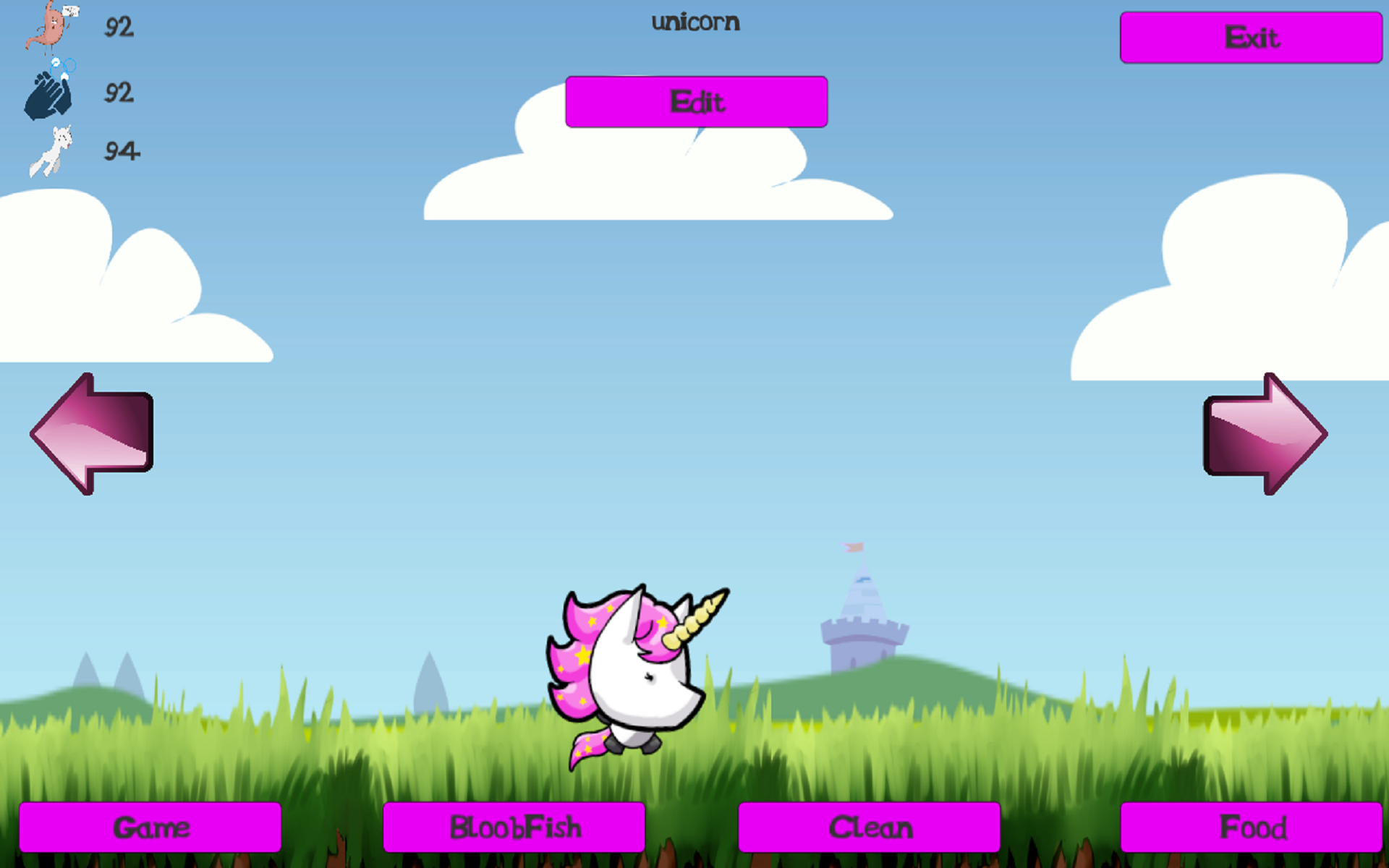
Task: Open the Game mode
Action: [150, 826]
